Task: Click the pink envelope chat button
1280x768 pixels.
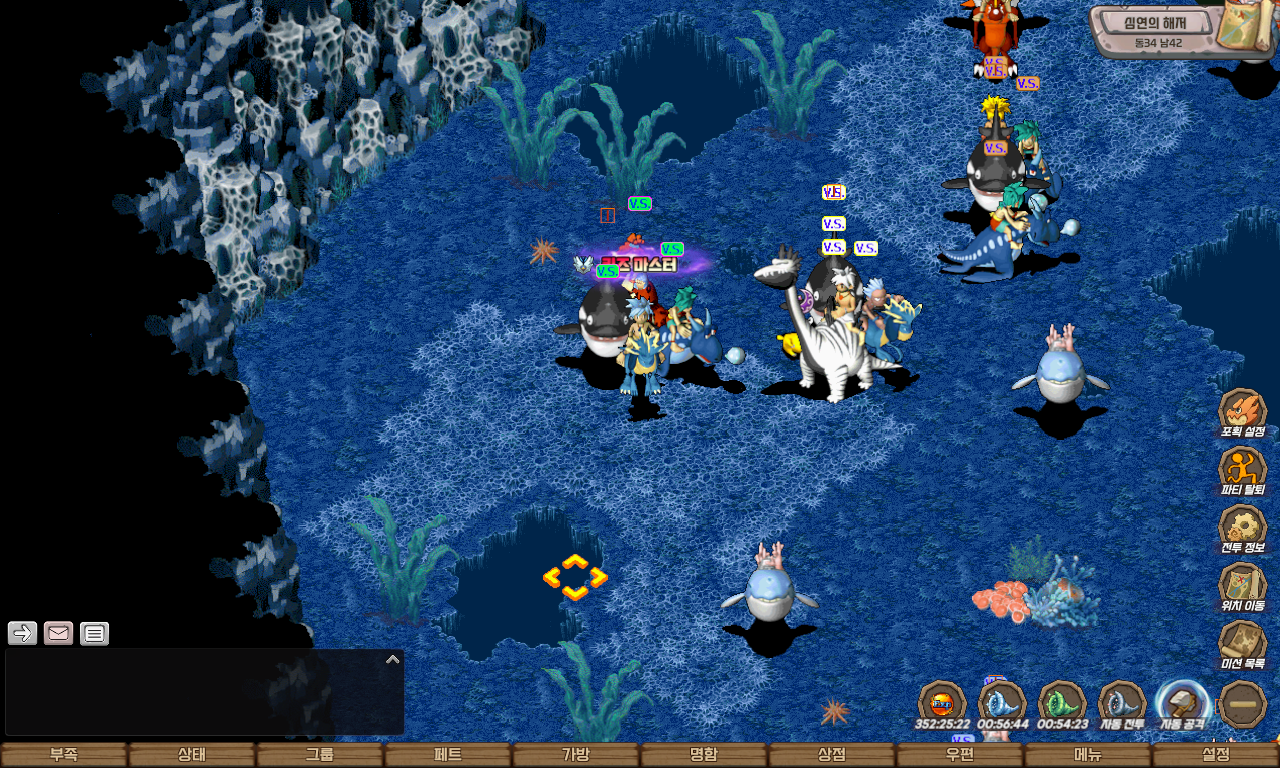Action: tap(59, 633)
